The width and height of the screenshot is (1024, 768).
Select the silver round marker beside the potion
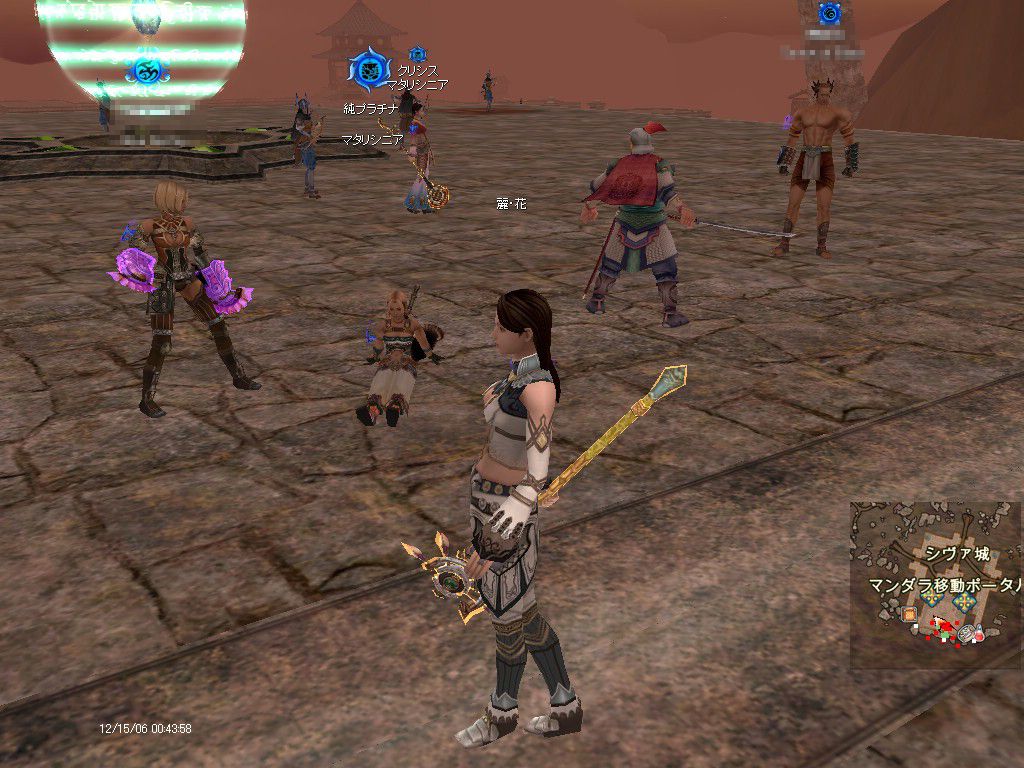click(965, 632)
